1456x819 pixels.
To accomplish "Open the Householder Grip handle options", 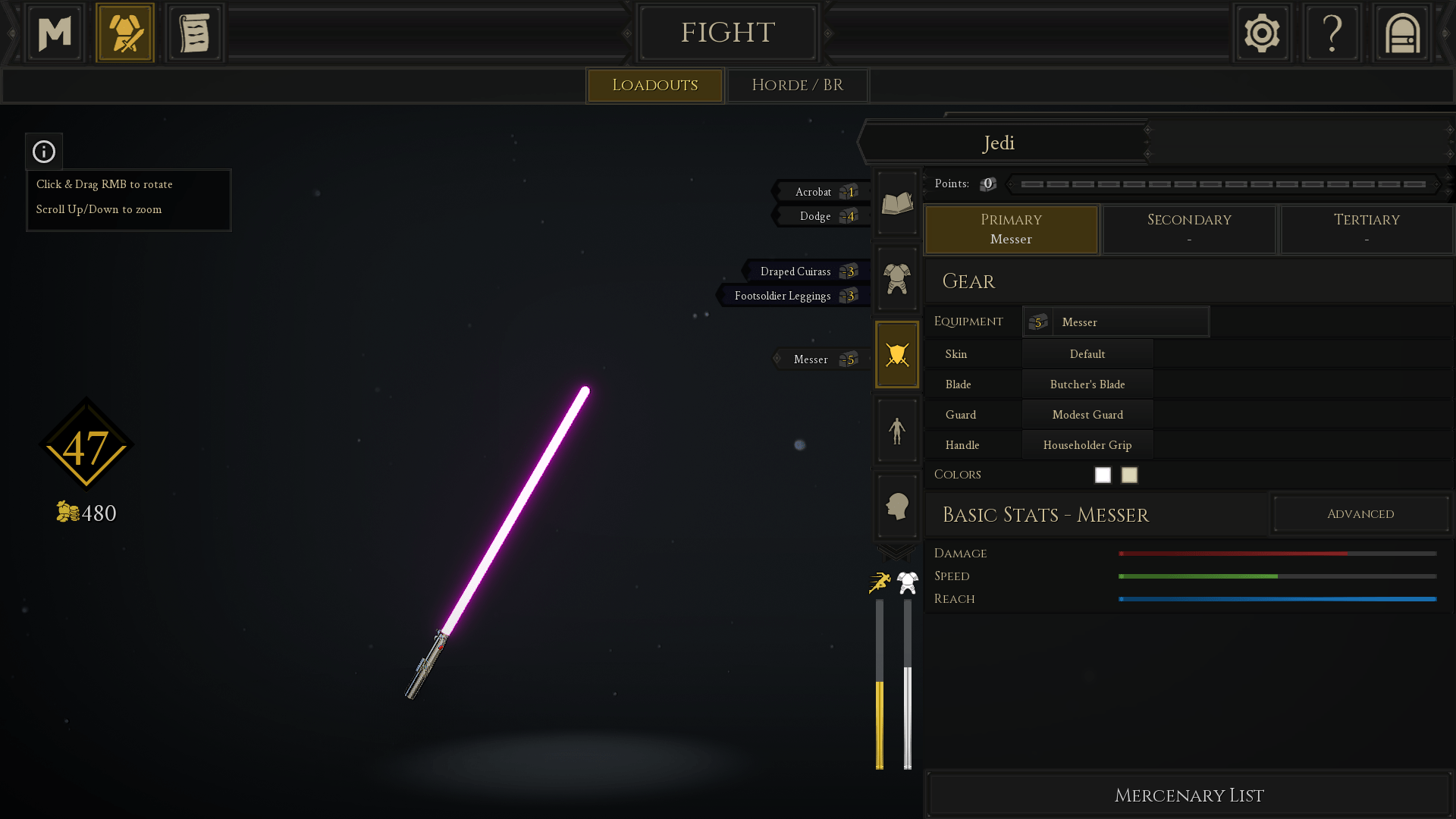I will [x=1087, y=444].
